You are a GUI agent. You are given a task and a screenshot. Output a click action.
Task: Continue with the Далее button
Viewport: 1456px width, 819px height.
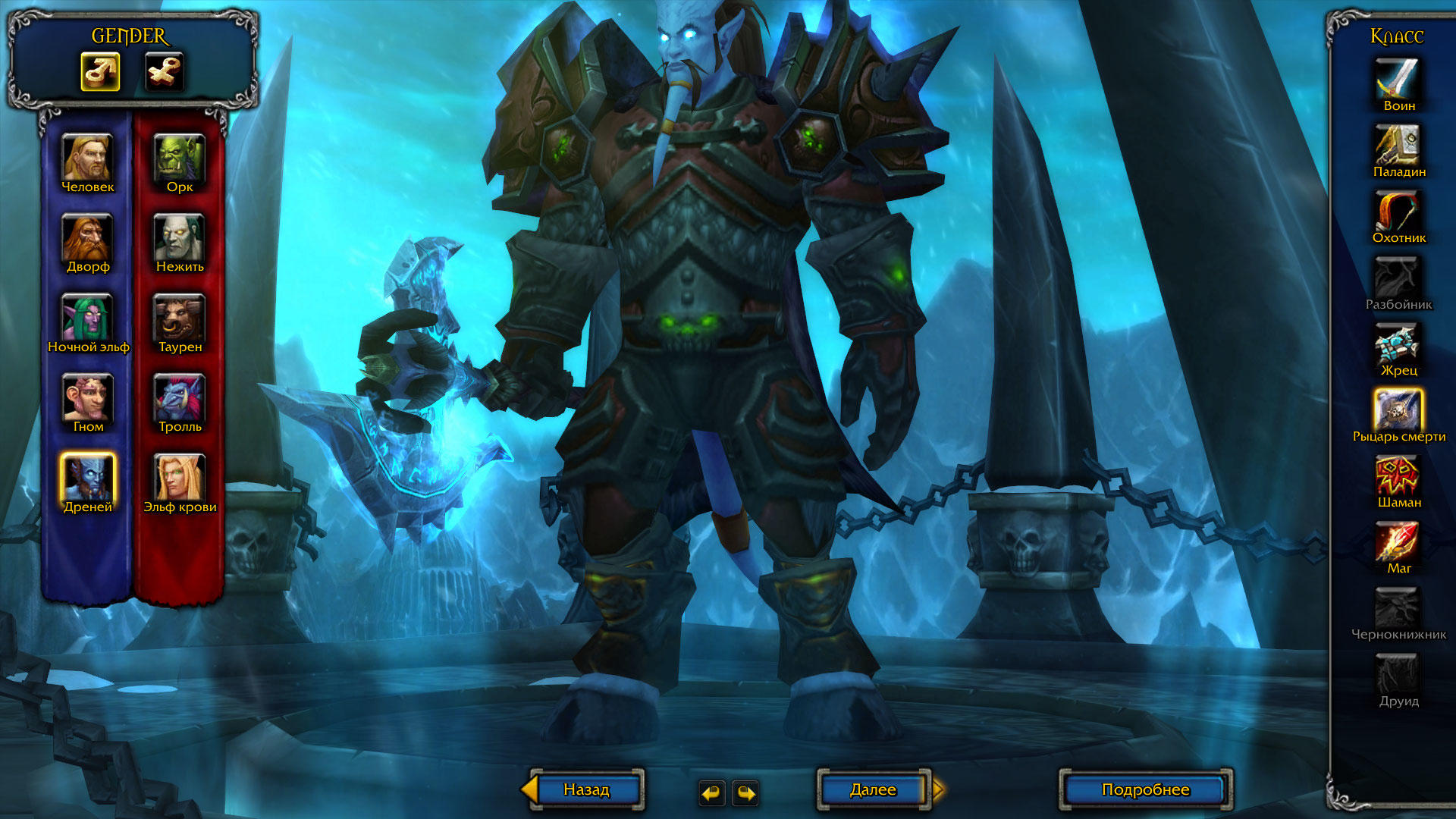873,789
